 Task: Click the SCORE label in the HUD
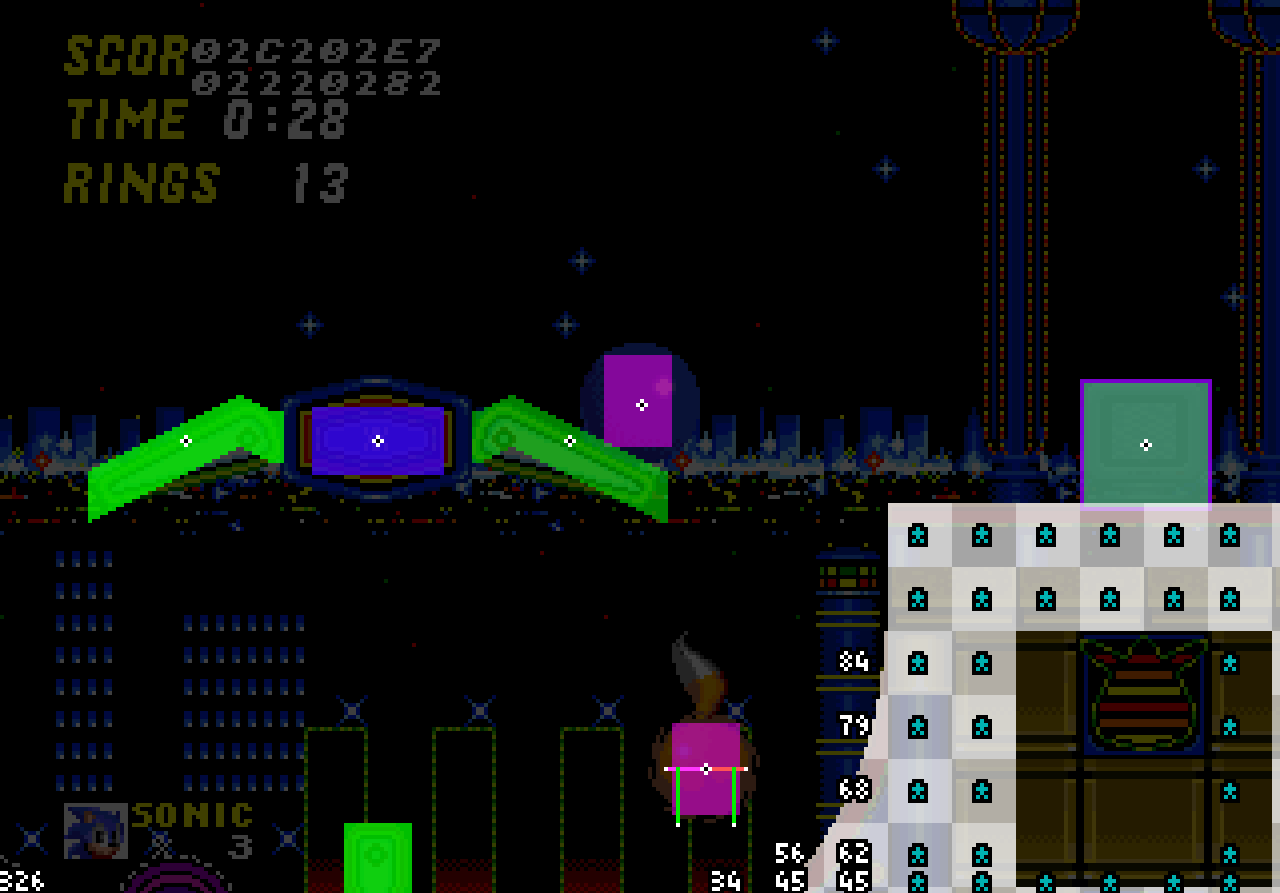point(120,57)
